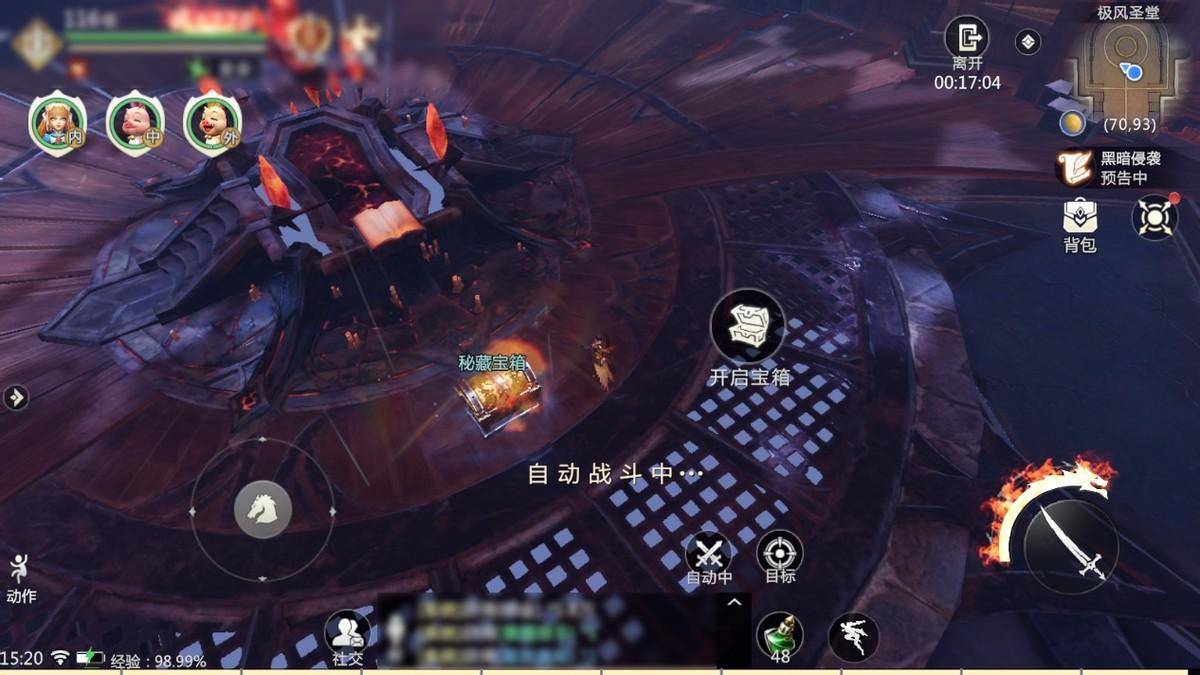This screenshot has width=1200, height=675.
Task: Expand the chat box with the up arrow
Action: point(734,602)
